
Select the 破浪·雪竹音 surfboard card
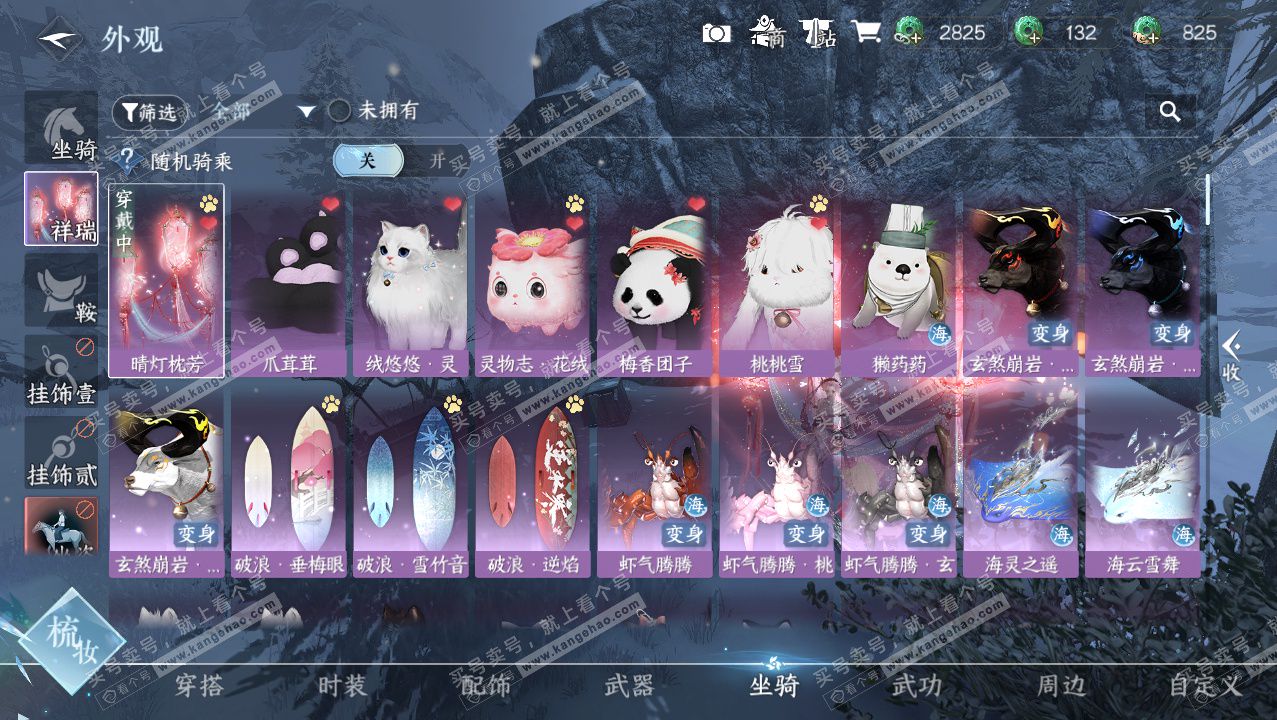tap(411, 485)
